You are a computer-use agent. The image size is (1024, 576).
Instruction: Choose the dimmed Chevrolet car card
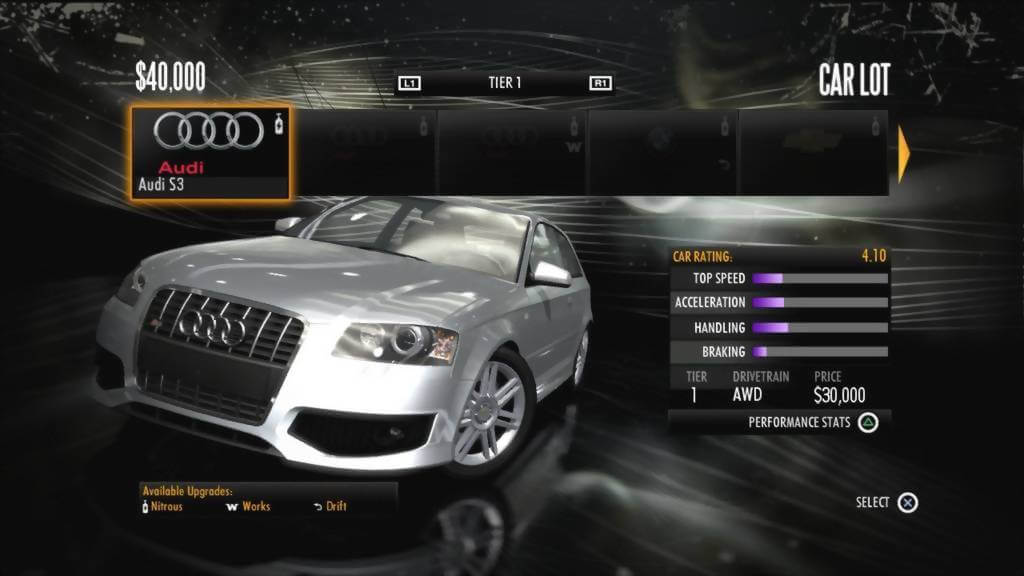[x=812, y=153]
